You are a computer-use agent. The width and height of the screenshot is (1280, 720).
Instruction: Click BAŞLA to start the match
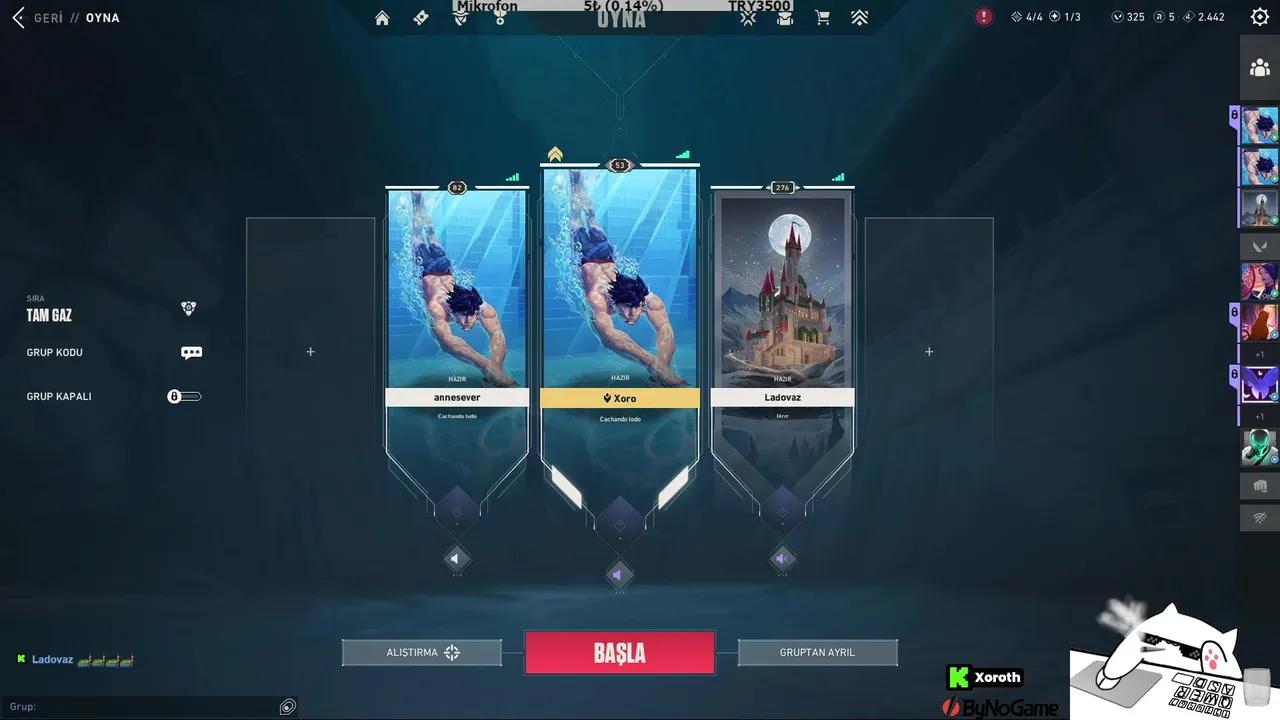(620, 652)
